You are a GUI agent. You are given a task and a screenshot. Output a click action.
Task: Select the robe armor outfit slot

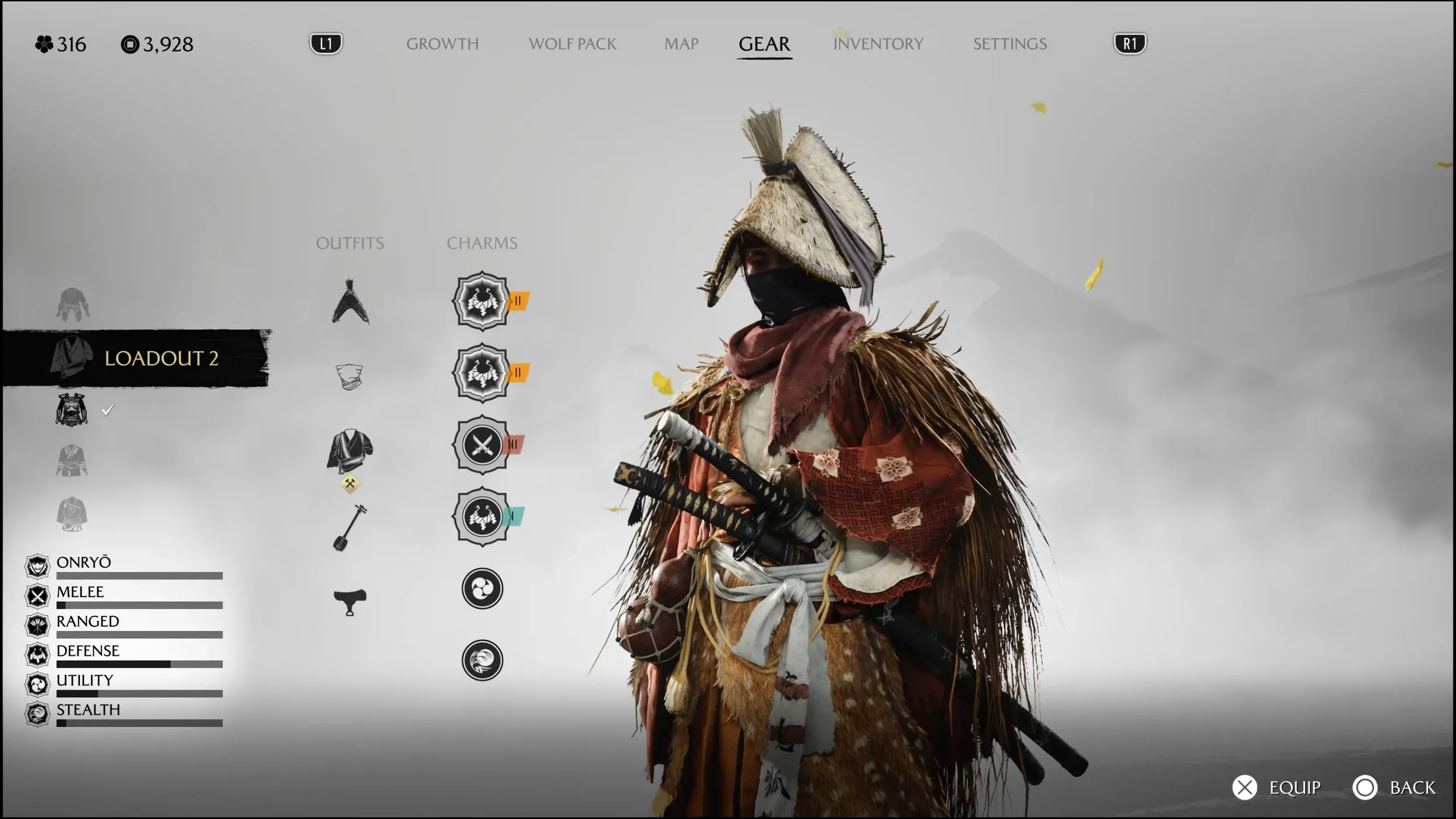pyautogui.click(x=349, y=451)
